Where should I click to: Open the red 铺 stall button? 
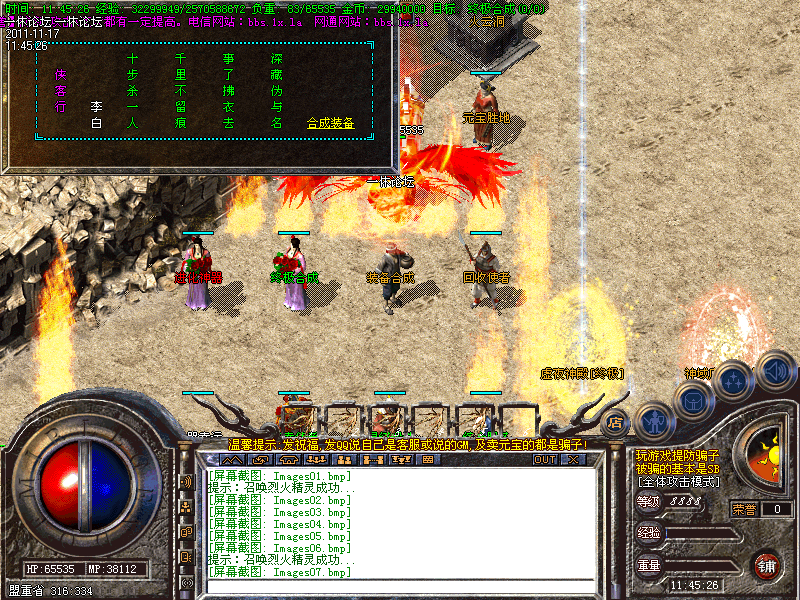click(x=767, y=565)
